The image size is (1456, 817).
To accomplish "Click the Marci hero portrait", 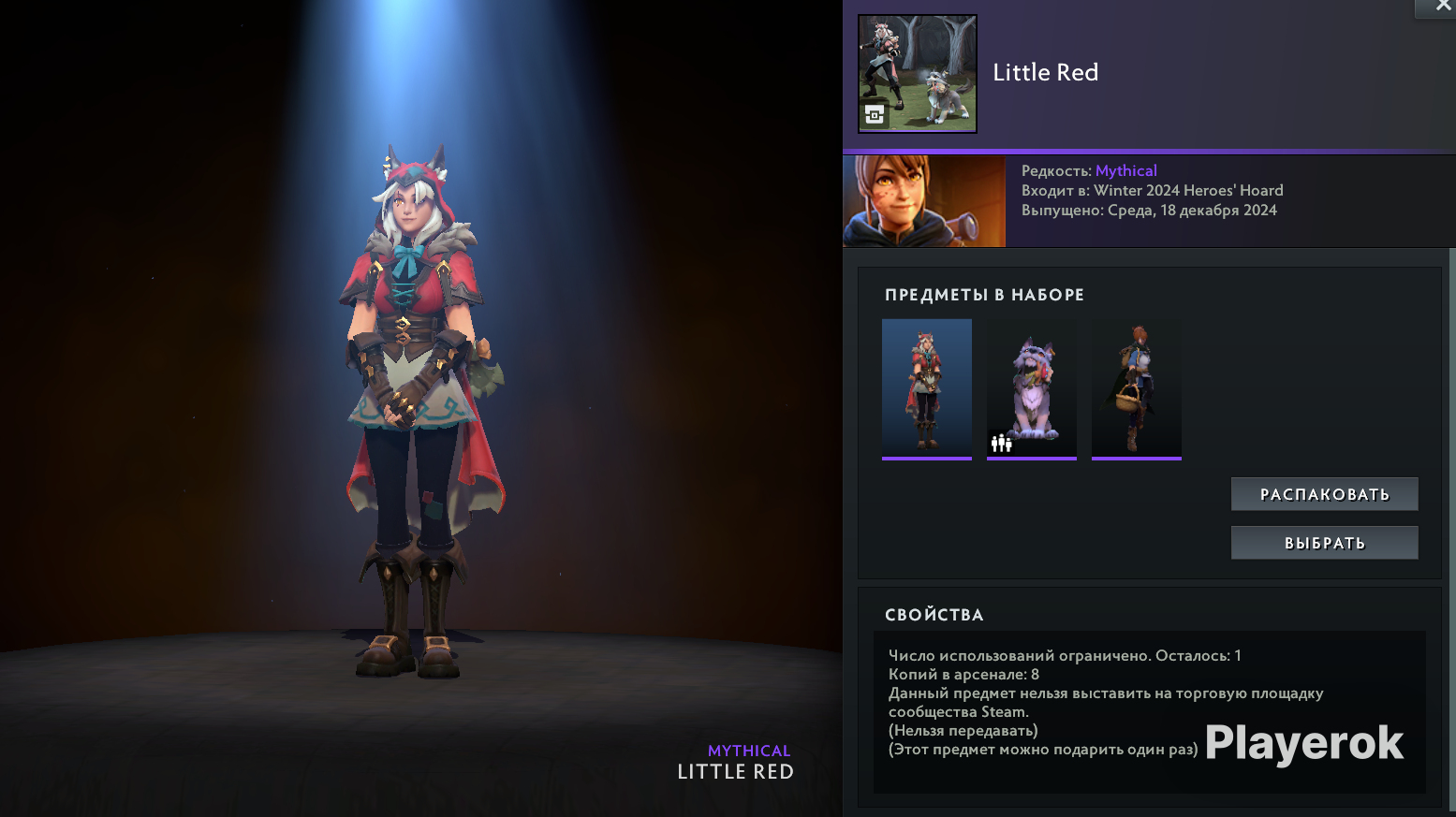I will tap(924, 201).
